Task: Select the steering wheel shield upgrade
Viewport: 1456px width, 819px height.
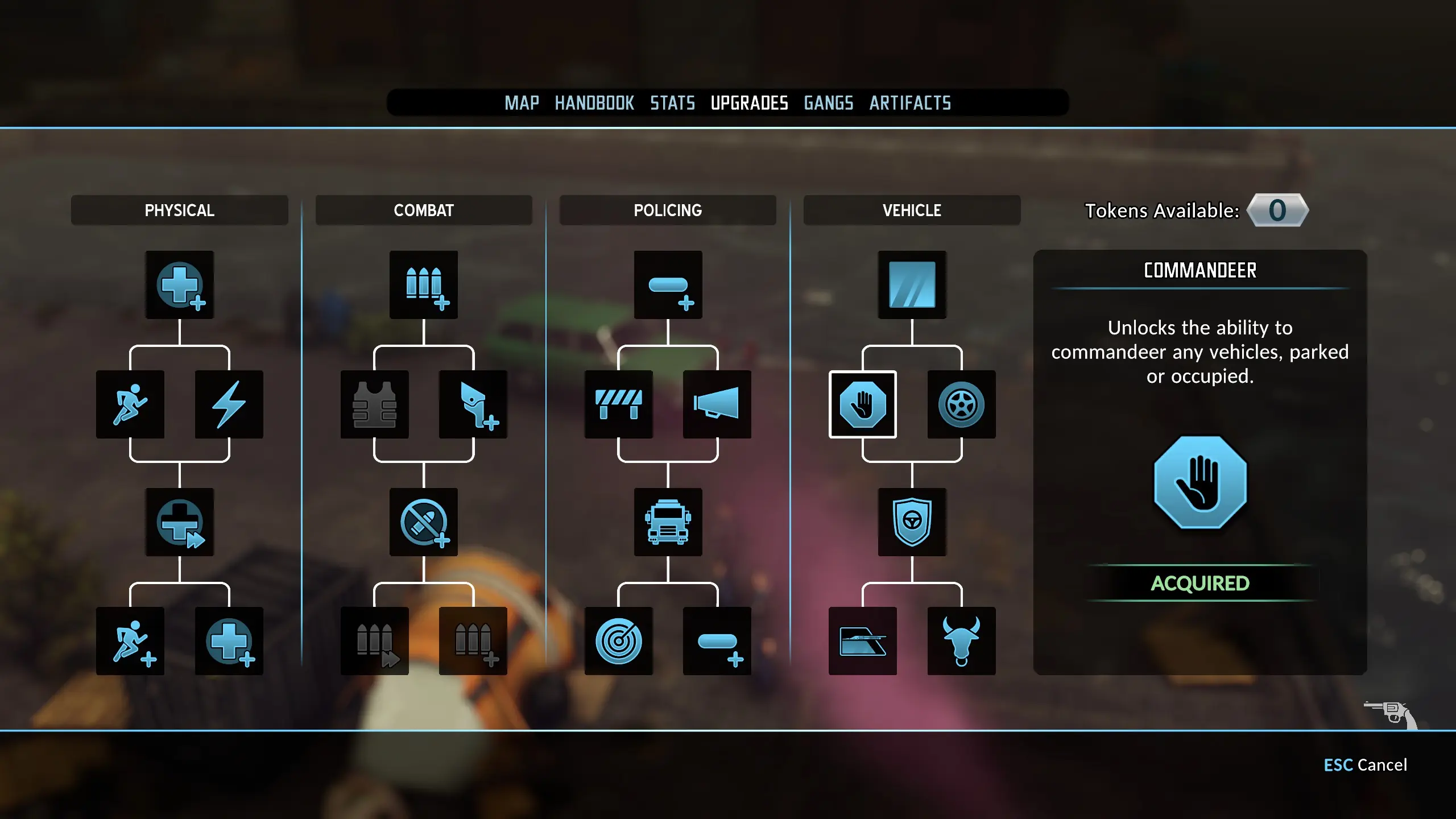Action: [x=912, y=522]
